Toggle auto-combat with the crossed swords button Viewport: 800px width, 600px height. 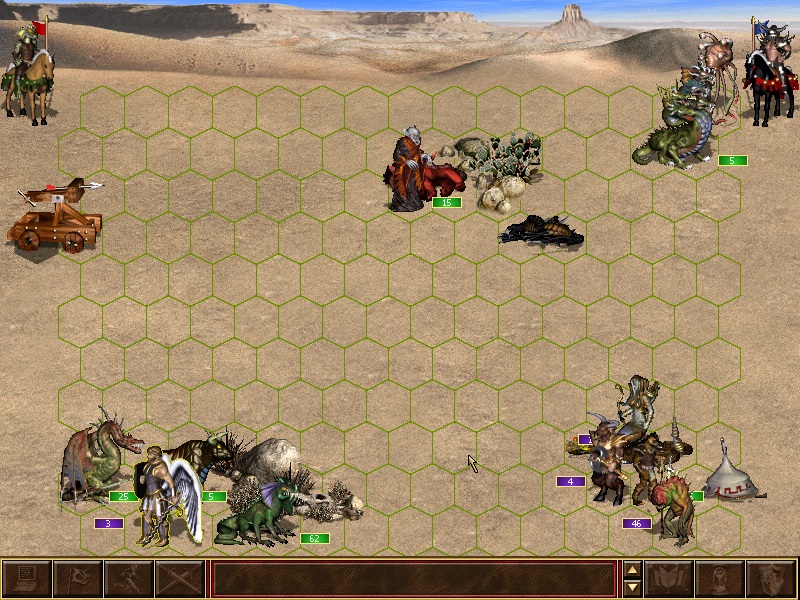point(180,579)
